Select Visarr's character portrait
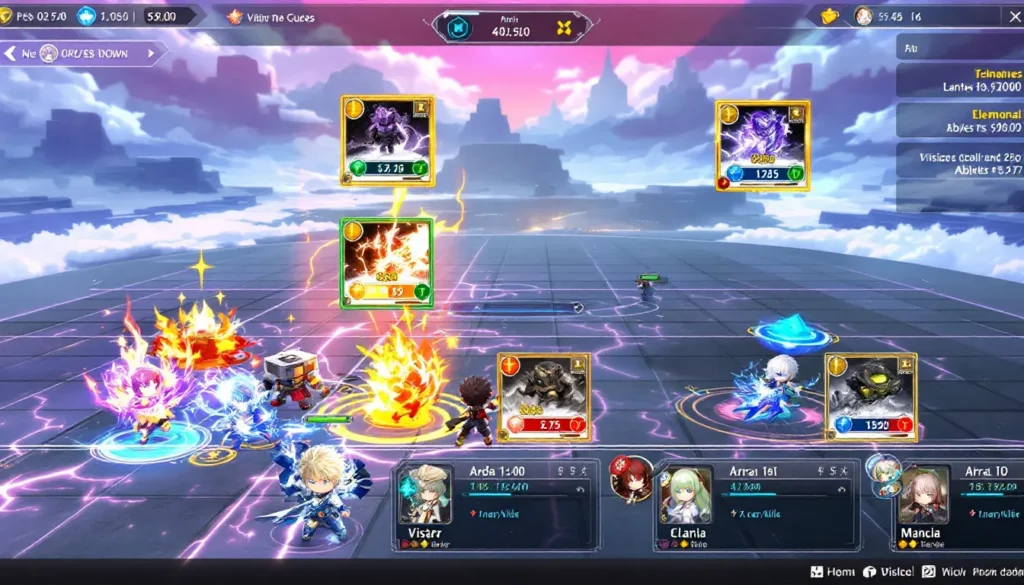Screen dimensions: 1024x585 [x=425, y=494]
